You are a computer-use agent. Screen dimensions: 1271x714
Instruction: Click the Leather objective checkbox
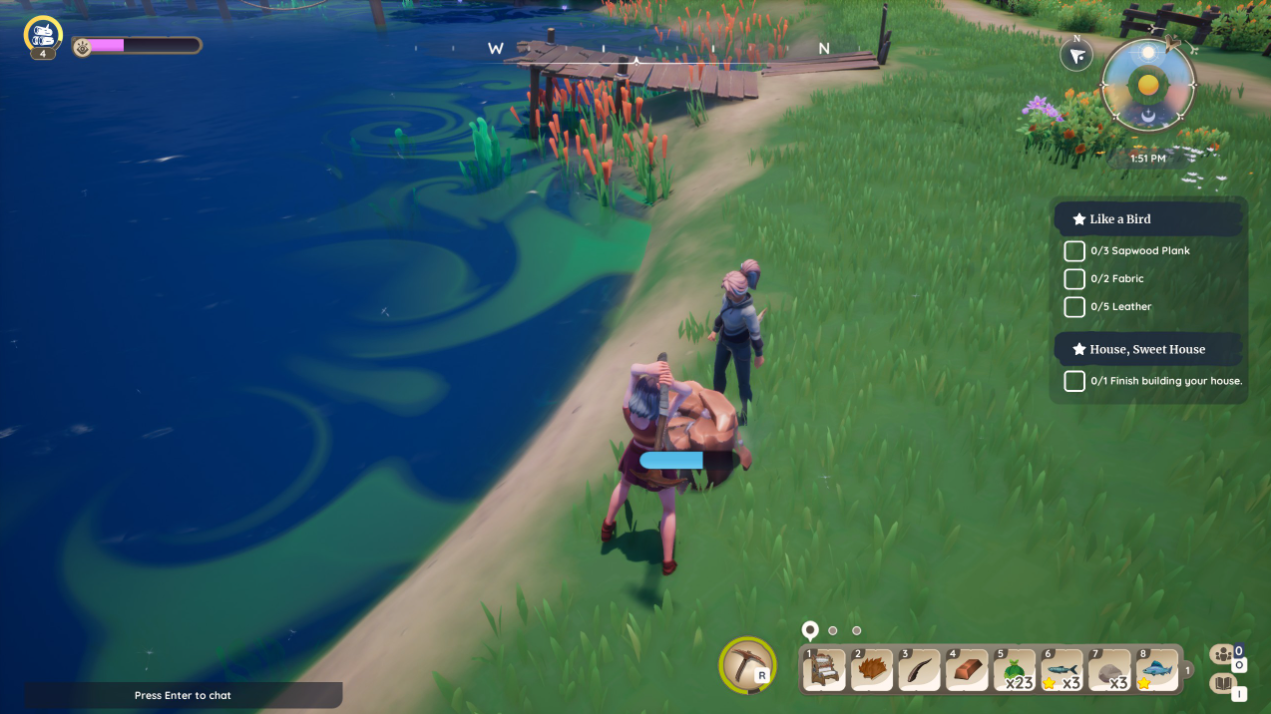click(1074, 307)
